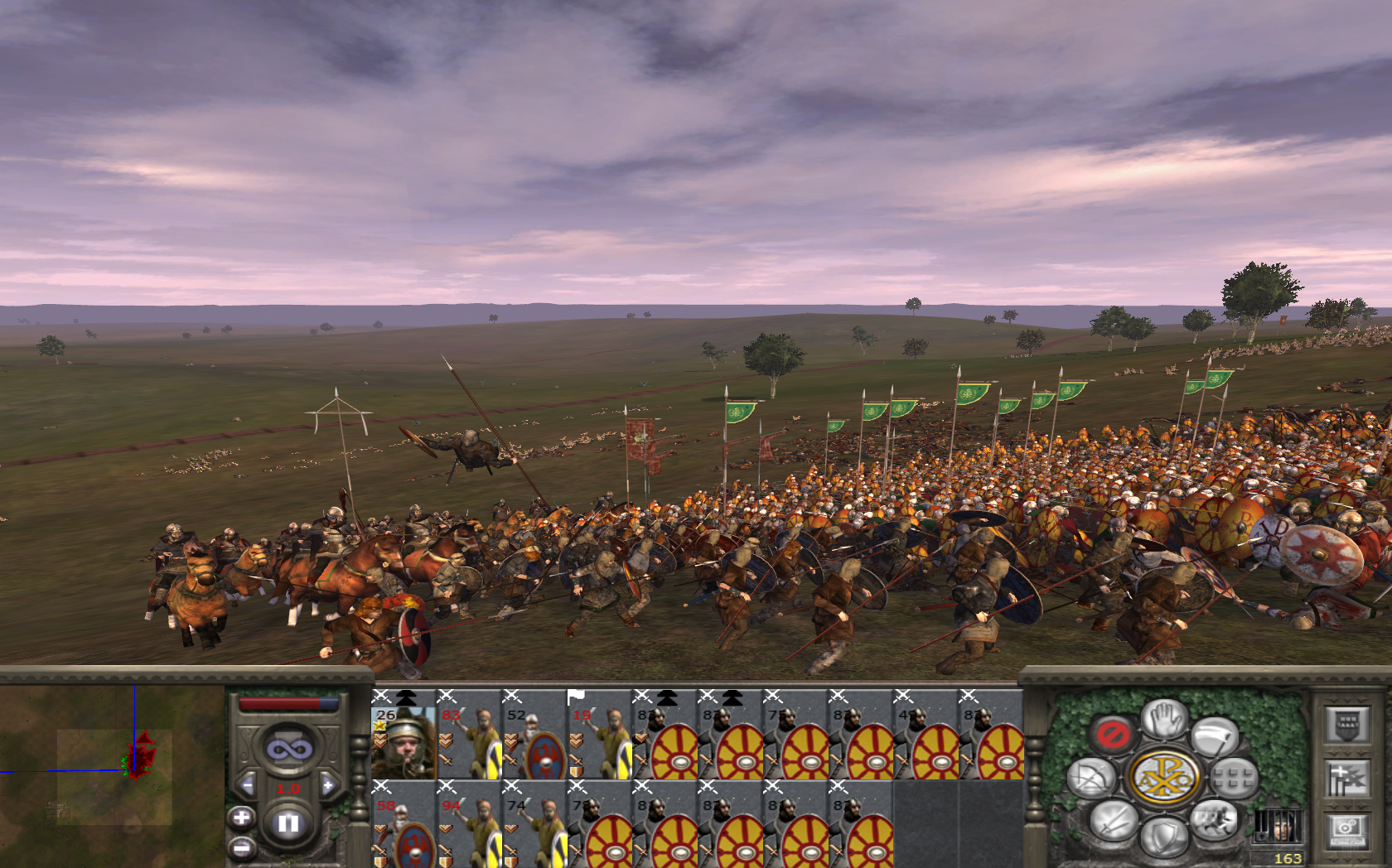The image size is (1392, 868).
Task: Click the red halt order button
Action: [x=1111, y=733]
